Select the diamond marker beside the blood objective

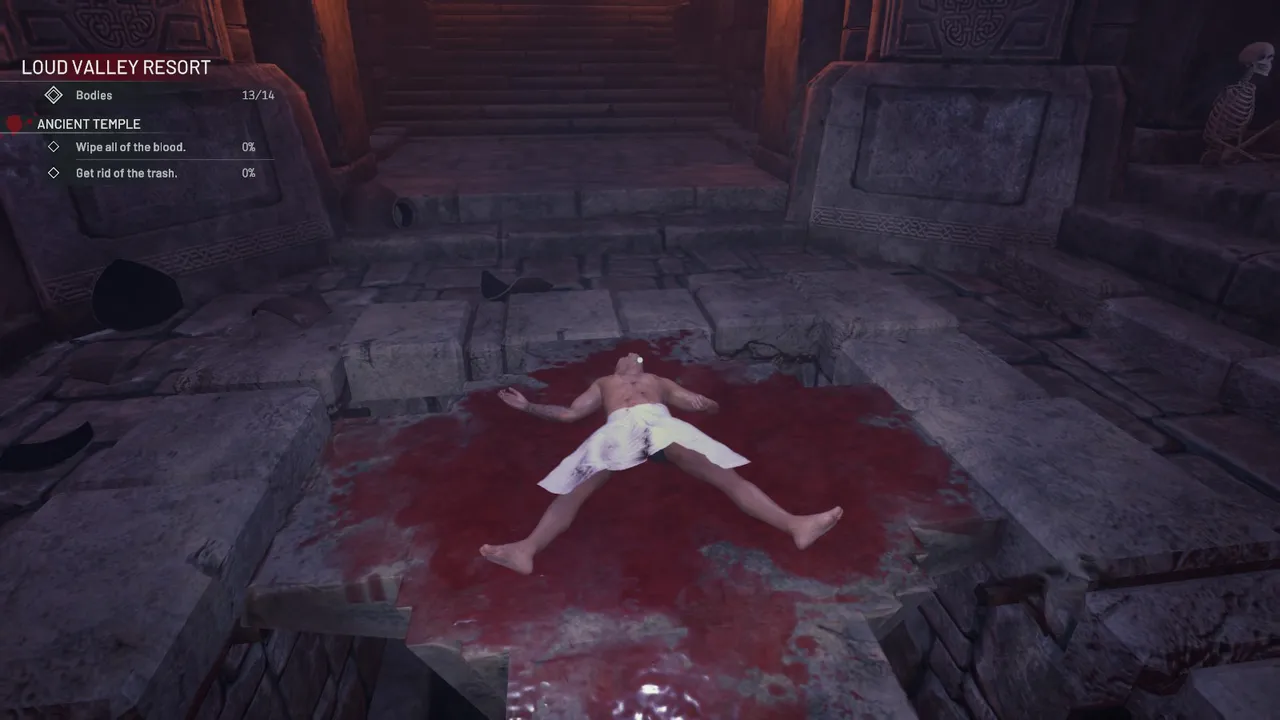pyautogui.click(x=56, y=147)
